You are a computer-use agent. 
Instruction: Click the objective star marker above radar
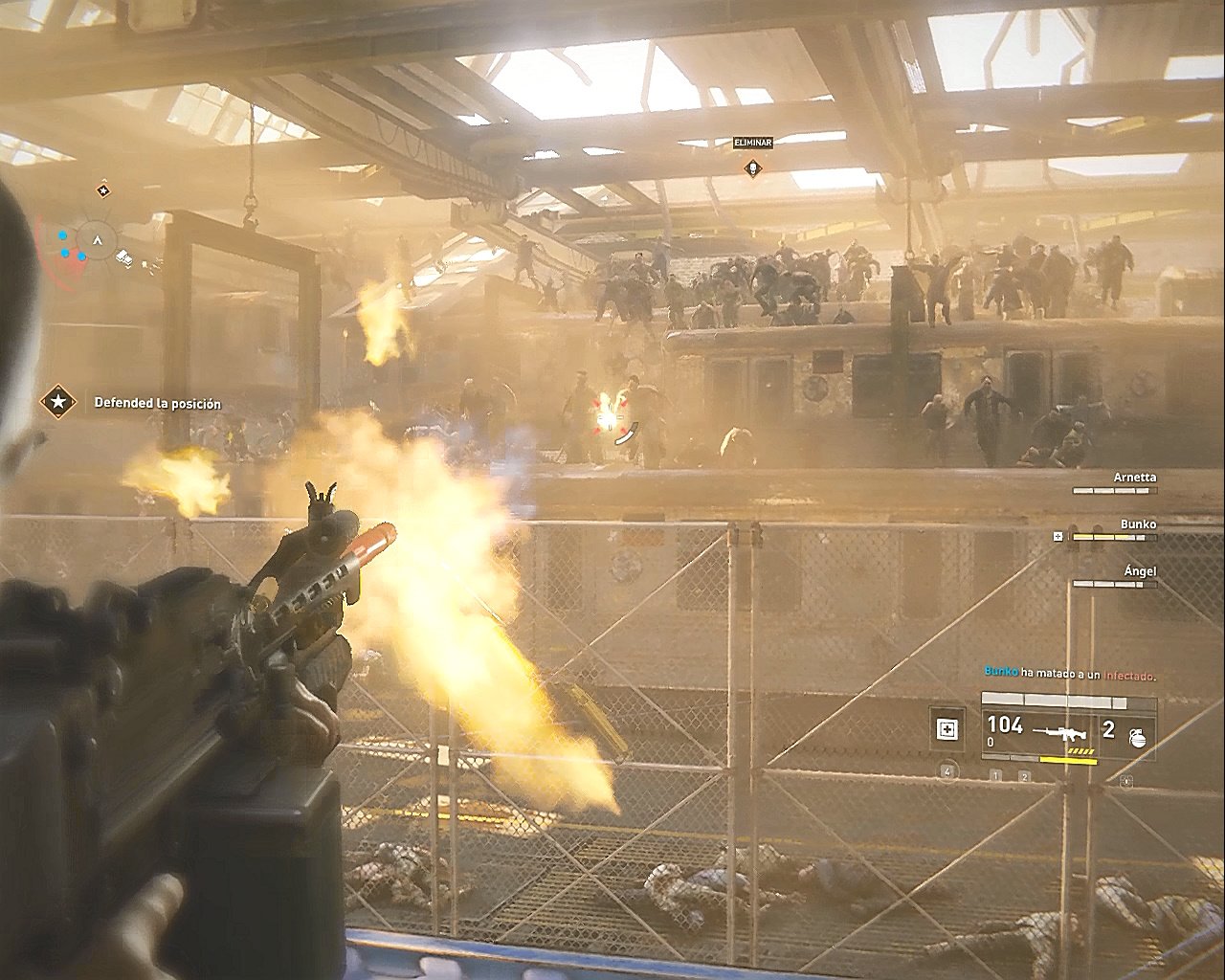pyautogui.click(x=104, y=189)
